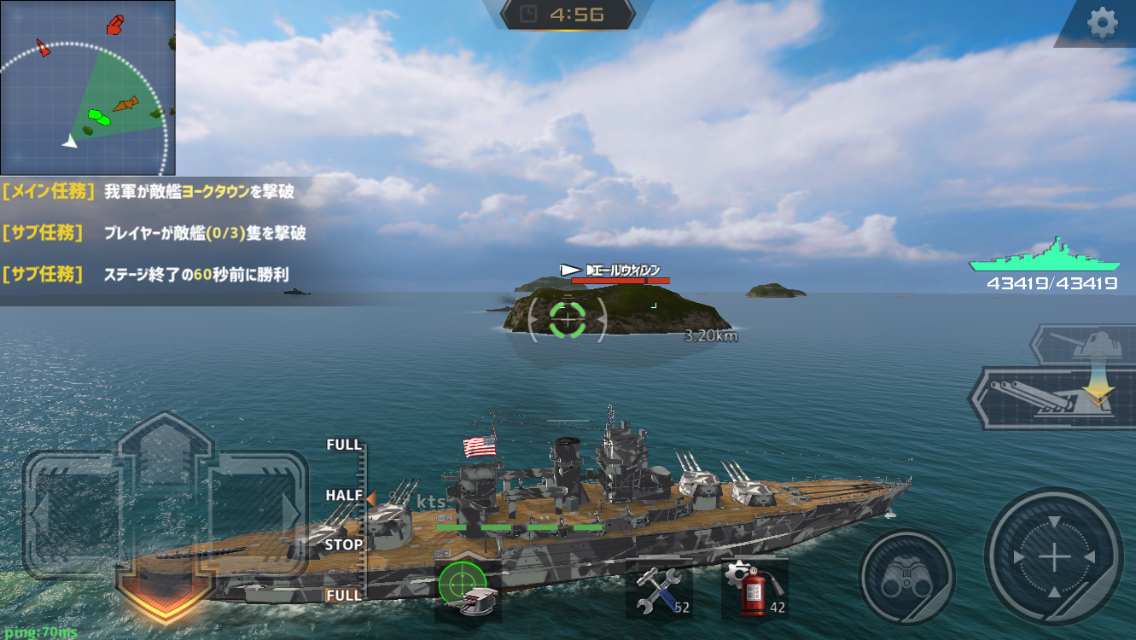The width and height of the screenshot is (1136, 640).
Task: Set throttle to HALF speed
Action: pyautogui.click(x=343, y=495)
